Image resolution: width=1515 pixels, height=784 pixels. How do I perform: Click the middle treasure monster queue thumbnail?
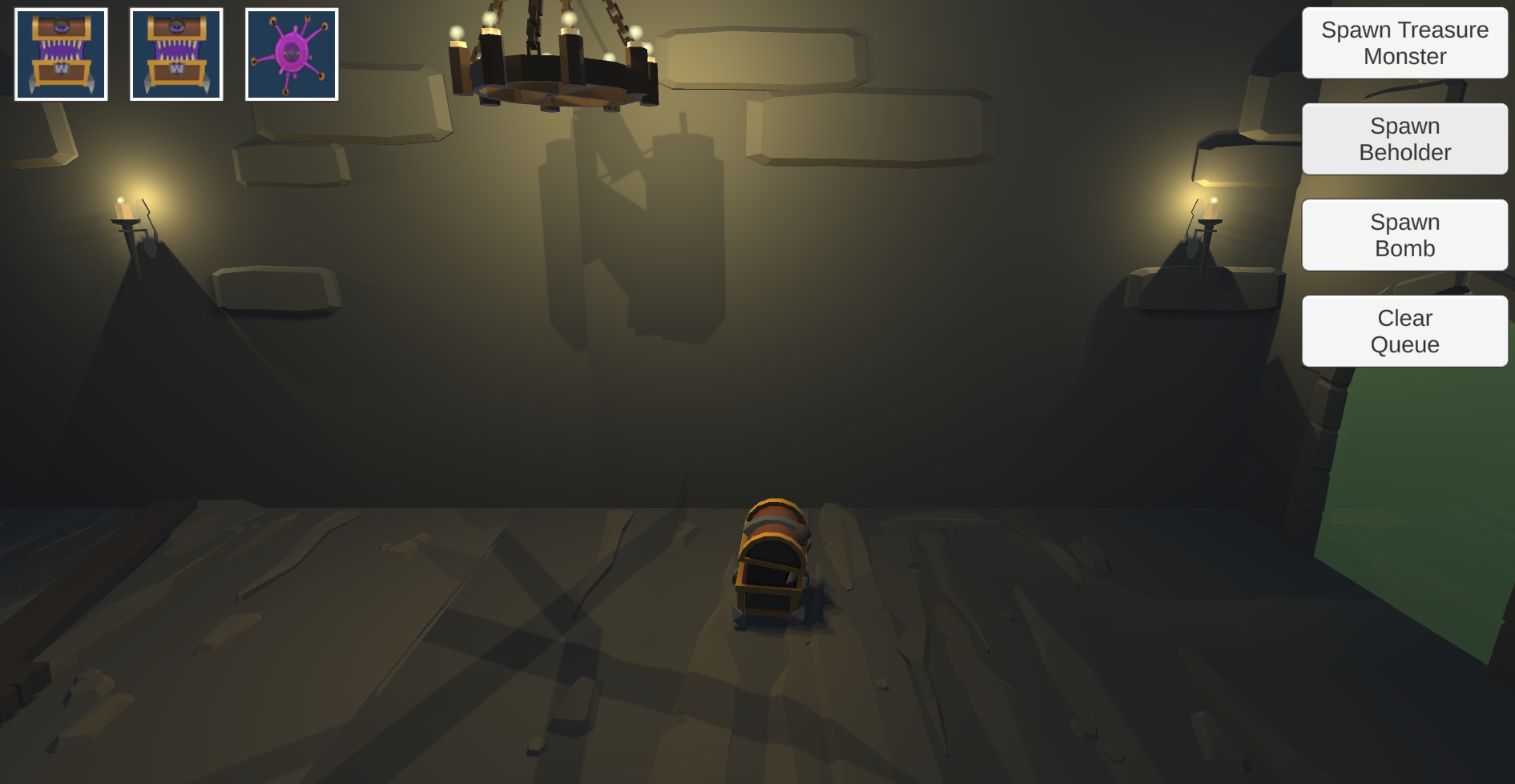point(176,53)
